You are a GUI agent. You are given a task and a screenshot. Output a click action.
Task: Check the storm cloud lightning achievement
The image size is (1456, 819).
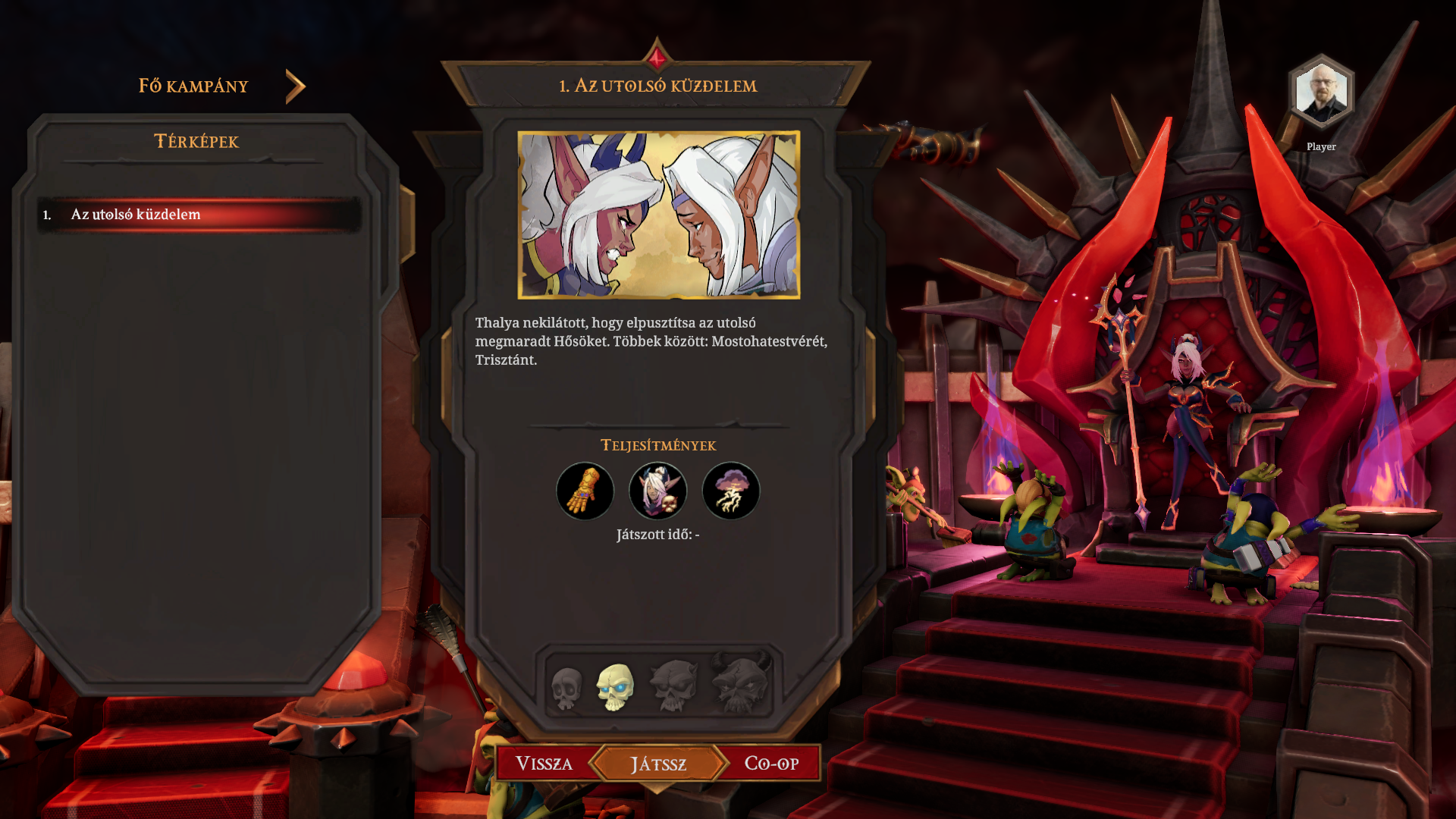click(x=731, y=491)
